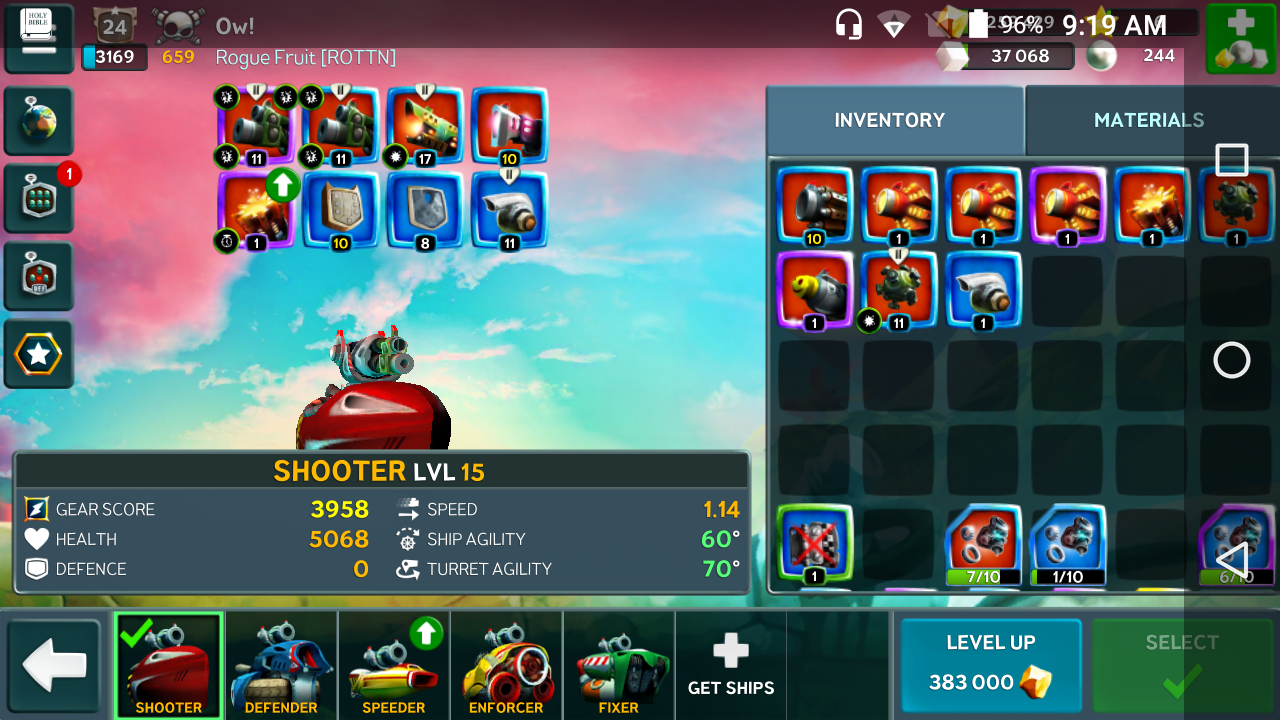Screen dimensions: 1280x720
Task: Click the star hexagon badge icon
Action: (x=38, y=354)
